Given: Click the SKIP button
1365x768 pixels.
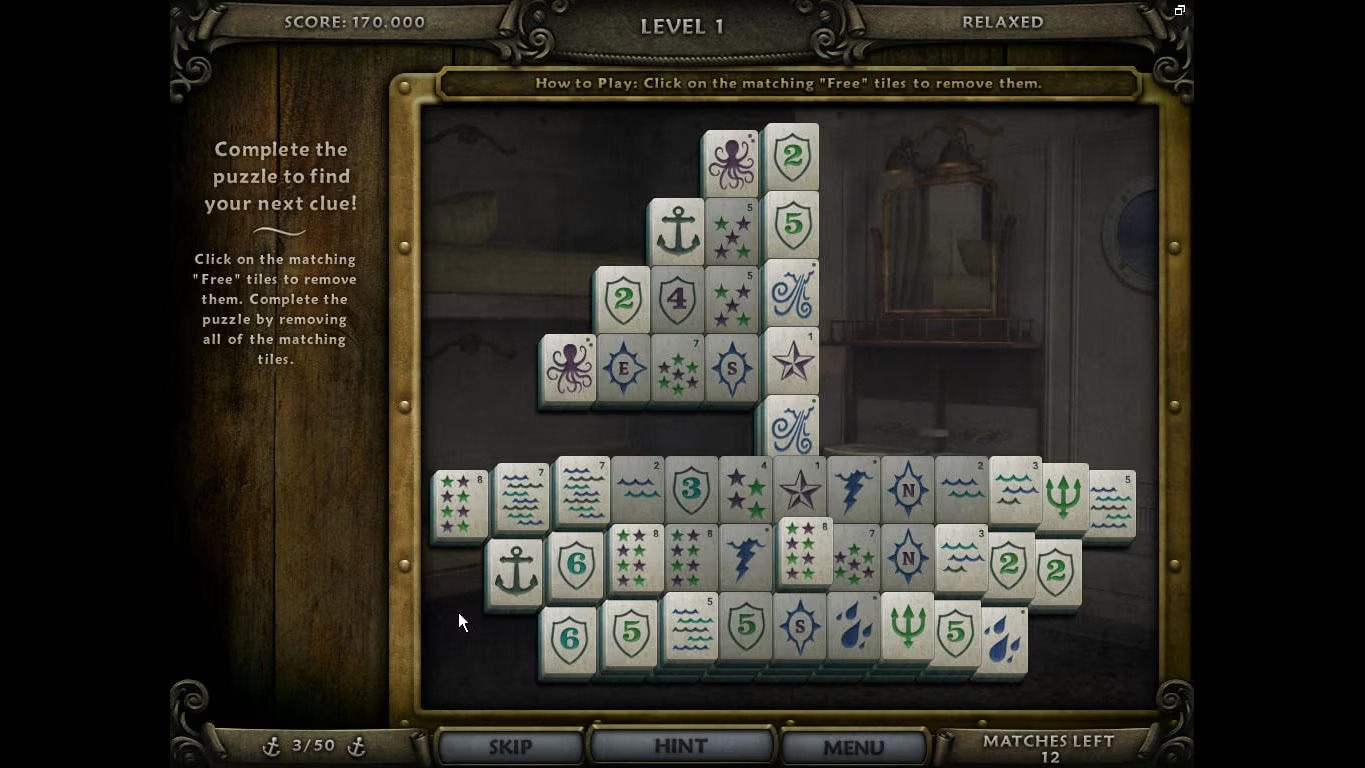Looking at the screenshot, I should 510,746.
